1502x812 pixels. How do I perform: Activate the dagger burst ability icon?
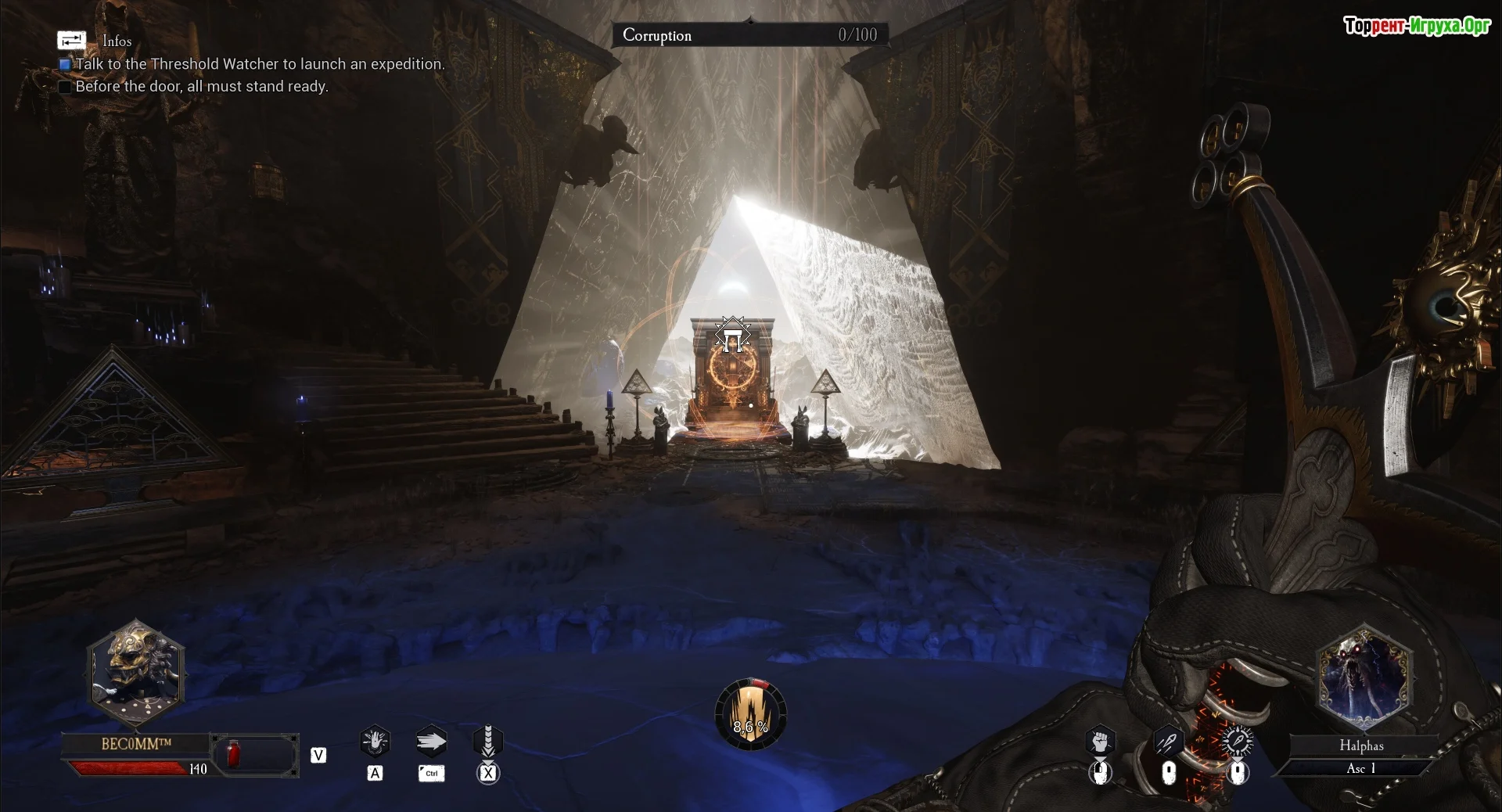click(1237, 740)
